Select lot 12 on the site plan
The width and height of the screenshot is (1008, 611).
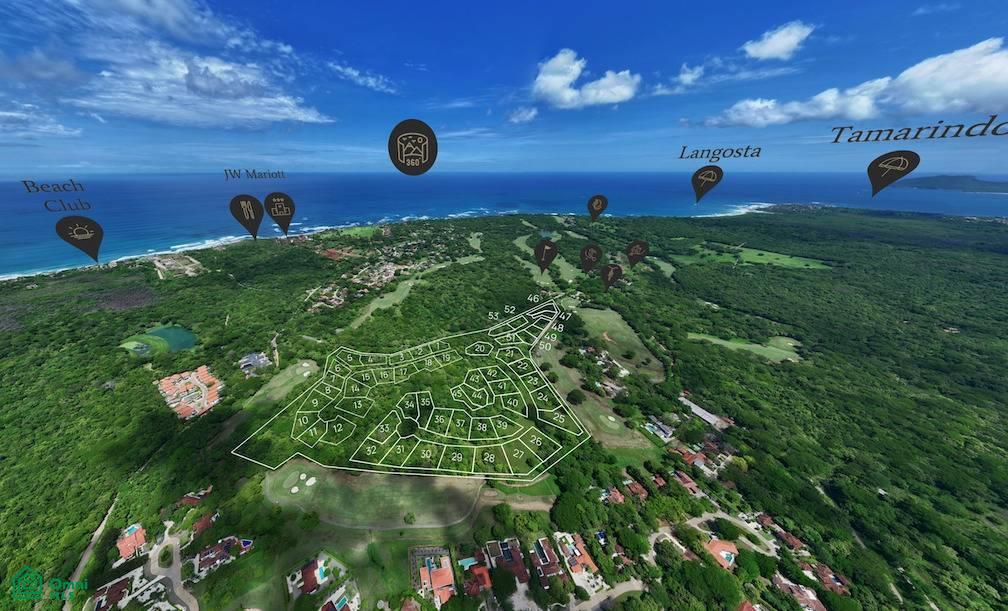(x=336, y=427)
